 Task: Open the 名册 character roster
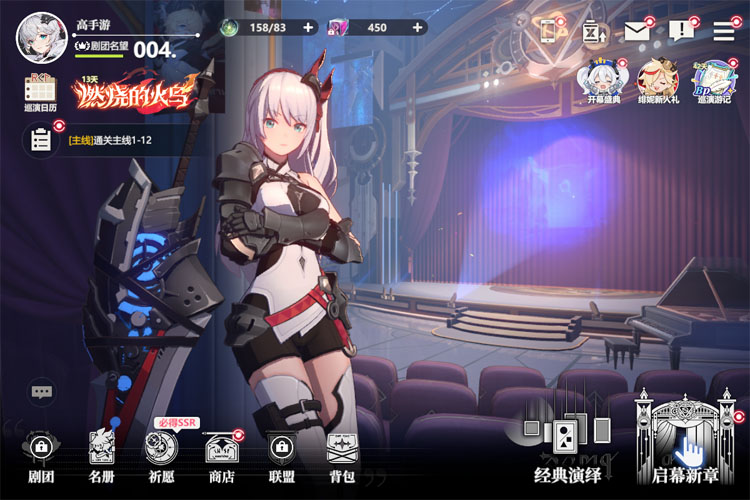click(101, 455)
